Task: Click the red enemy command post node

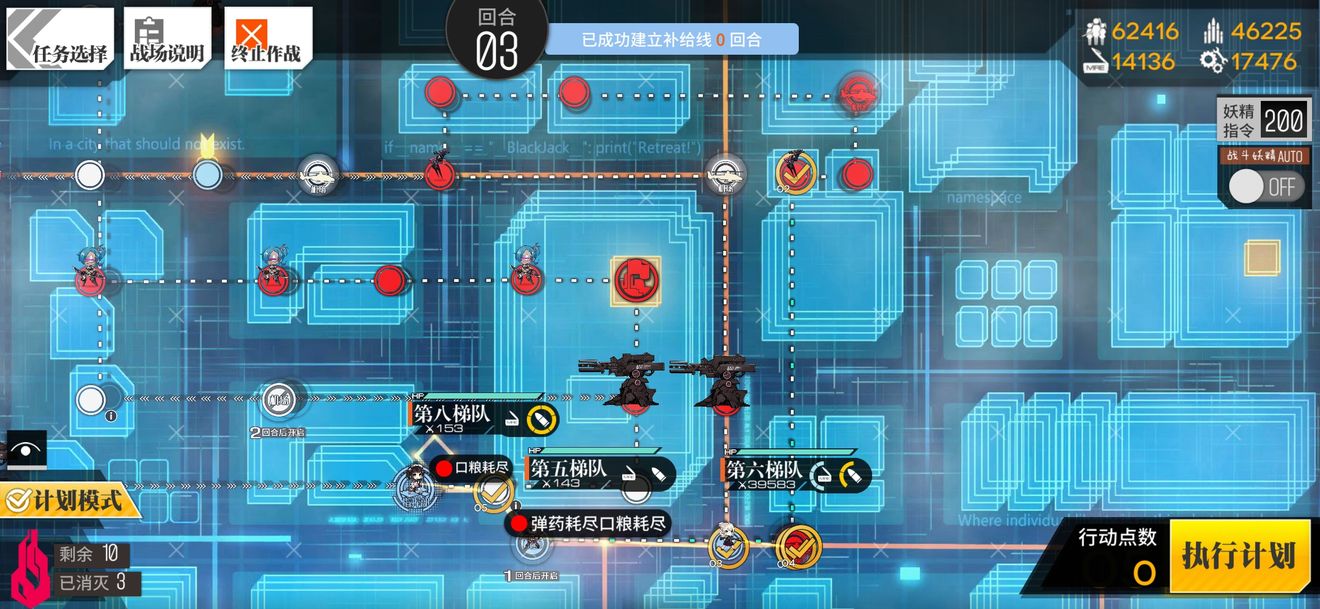Action: tap(636, 280)
